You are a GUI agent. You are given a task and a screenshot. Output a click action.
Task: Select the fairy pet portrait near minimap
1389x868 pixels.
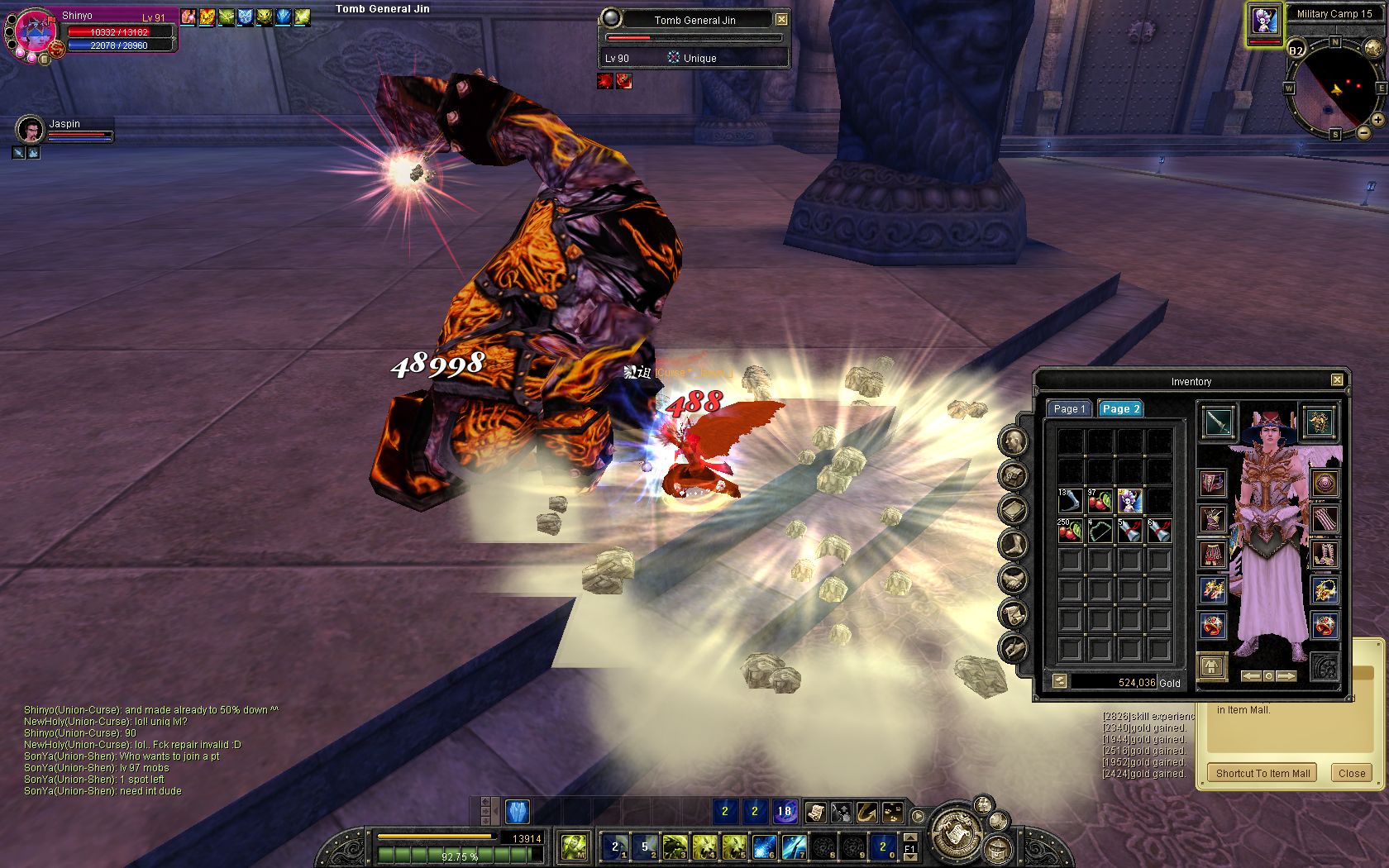[x=1264, y=21]
